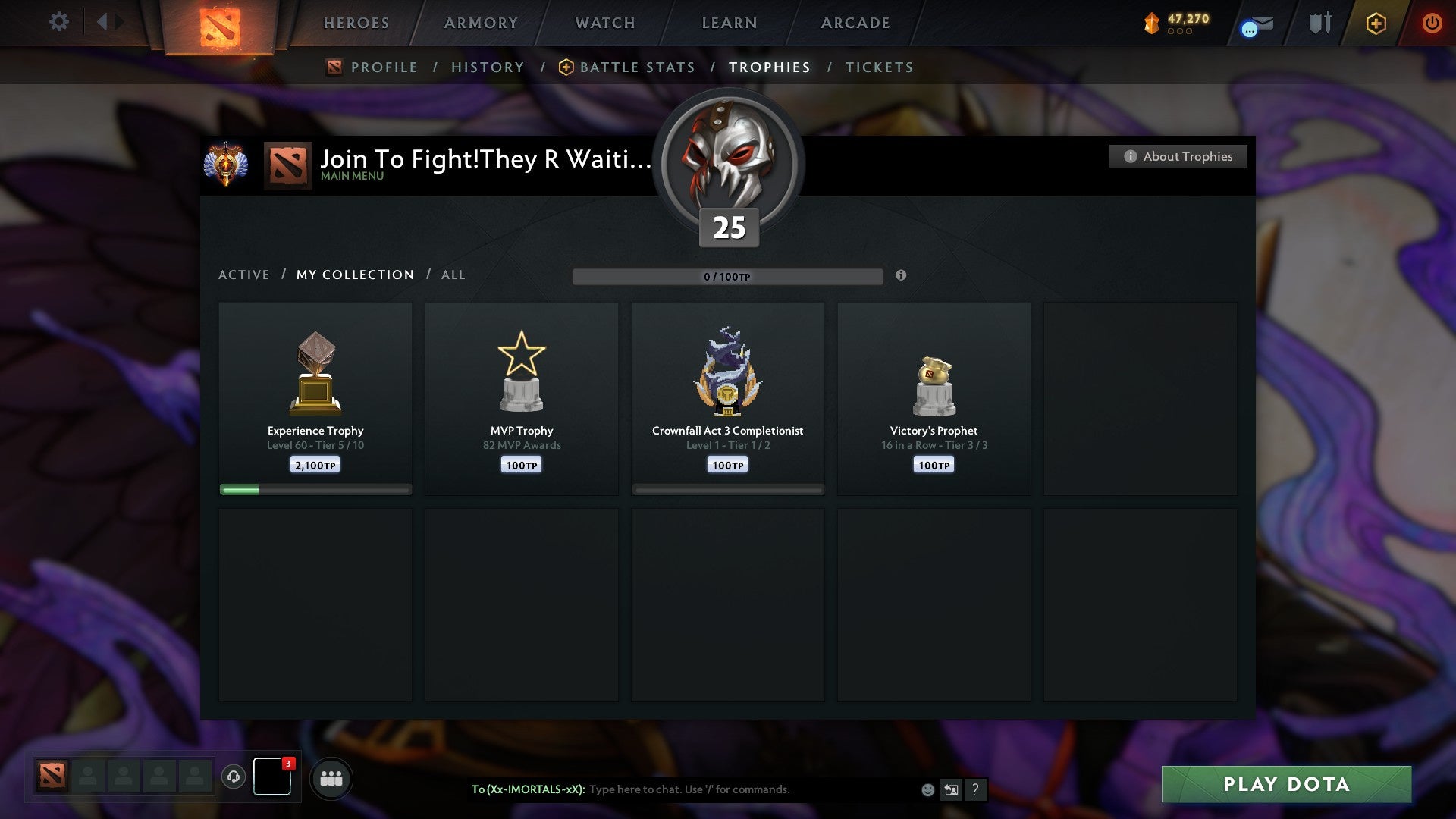Viewport: 1456px width, 819px height.
Task: Open the emoticon picker in the chat bar
Action: (x=927, y=789)
